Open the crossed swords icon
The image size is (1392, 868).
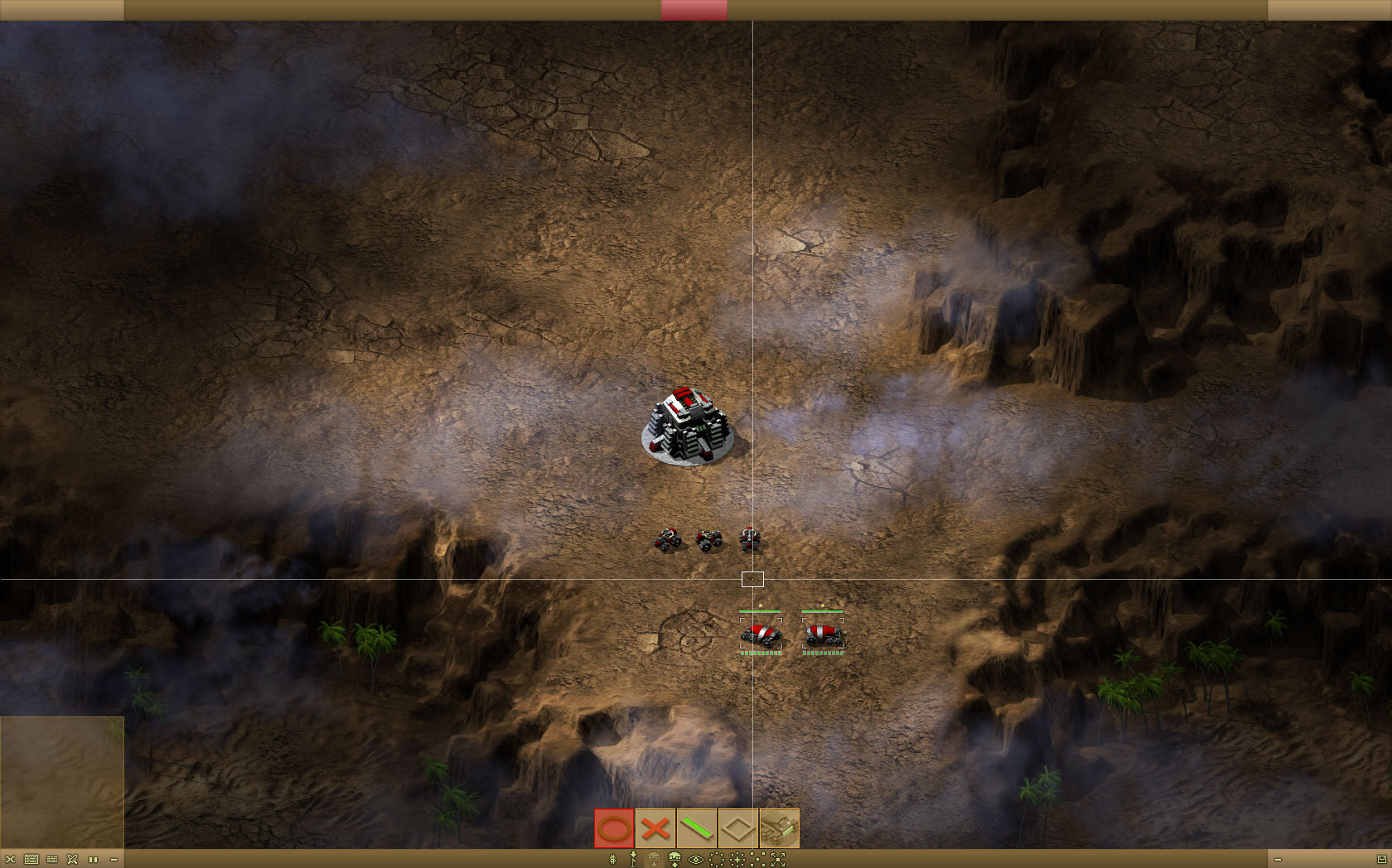[72, 860]
